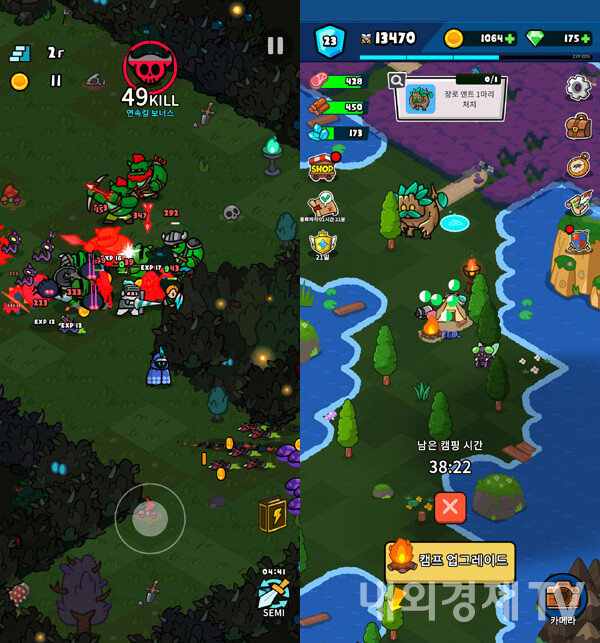Open the treasure map with checkmark icon
This screenshot has width=600, height=643.
point(322,205)
